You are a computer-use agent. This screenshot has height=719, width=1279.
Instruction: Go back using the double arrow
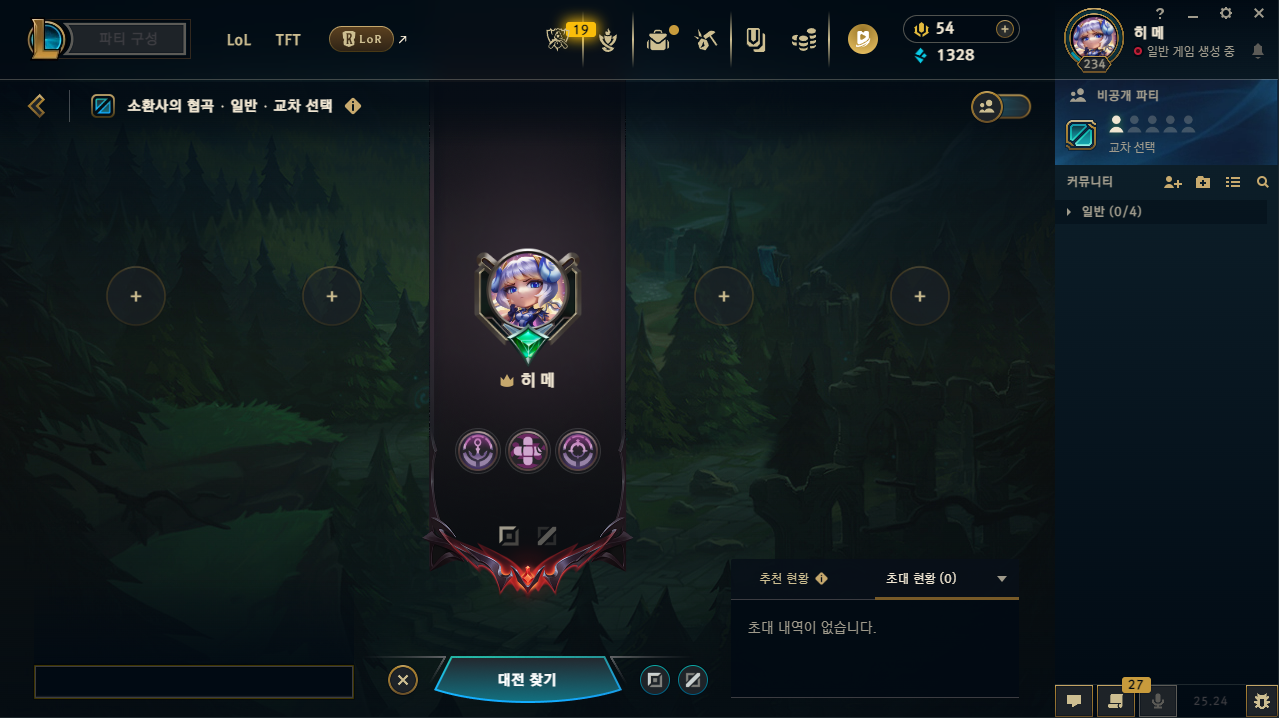pyautogui.click(x=37, y=106)
